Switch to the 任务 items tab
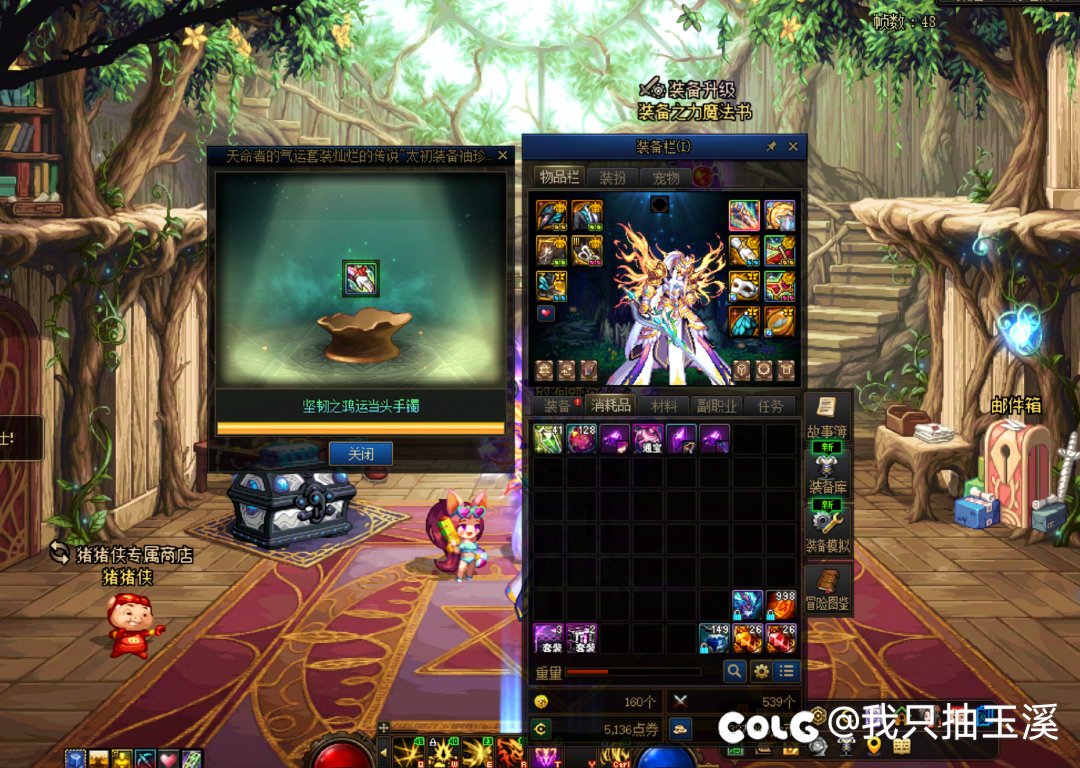This screenshot has width=1080, height=768. tap(770, 406)
